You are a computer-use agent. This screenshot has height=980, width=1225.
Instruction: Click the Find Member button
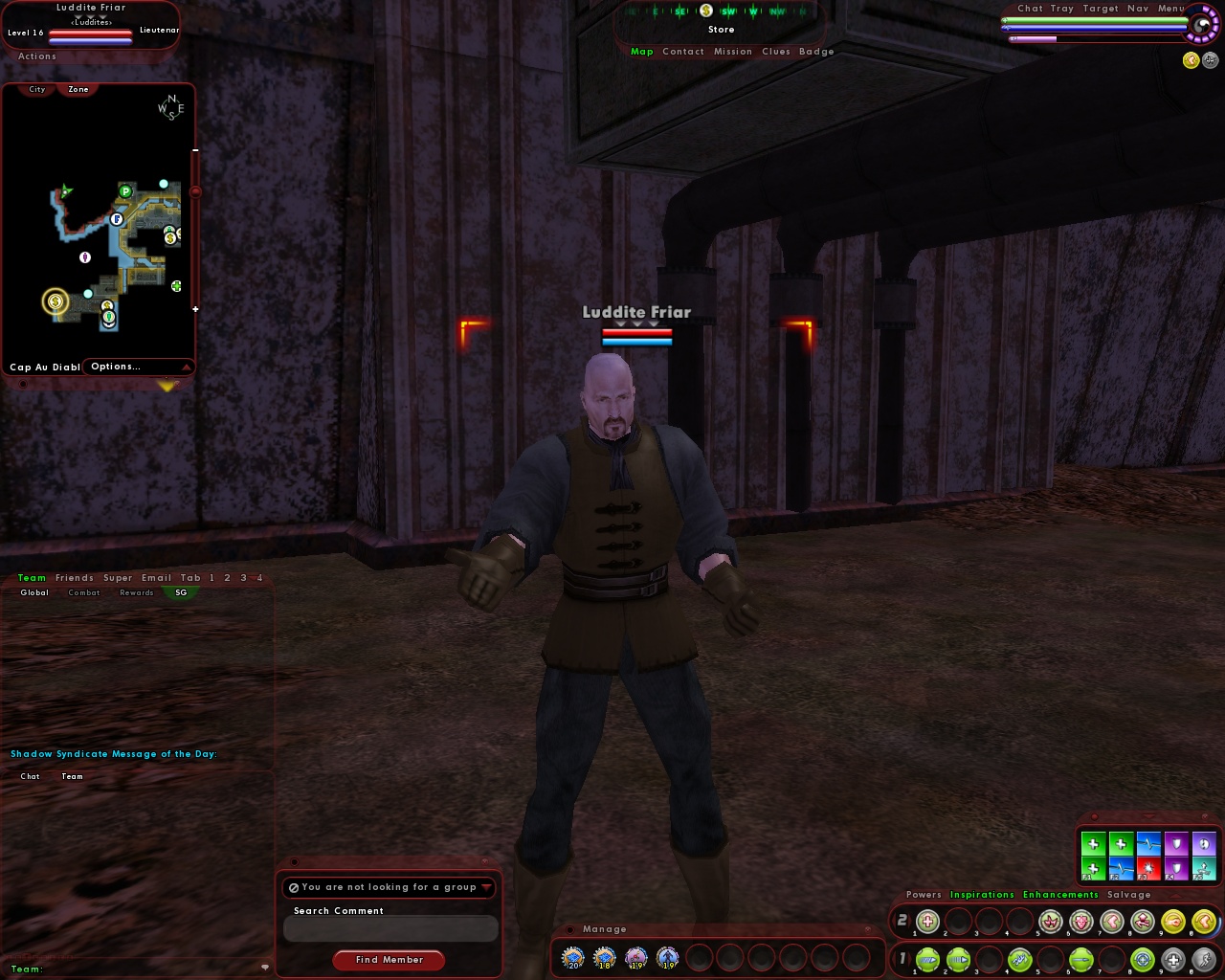click(x=389, y=960)
